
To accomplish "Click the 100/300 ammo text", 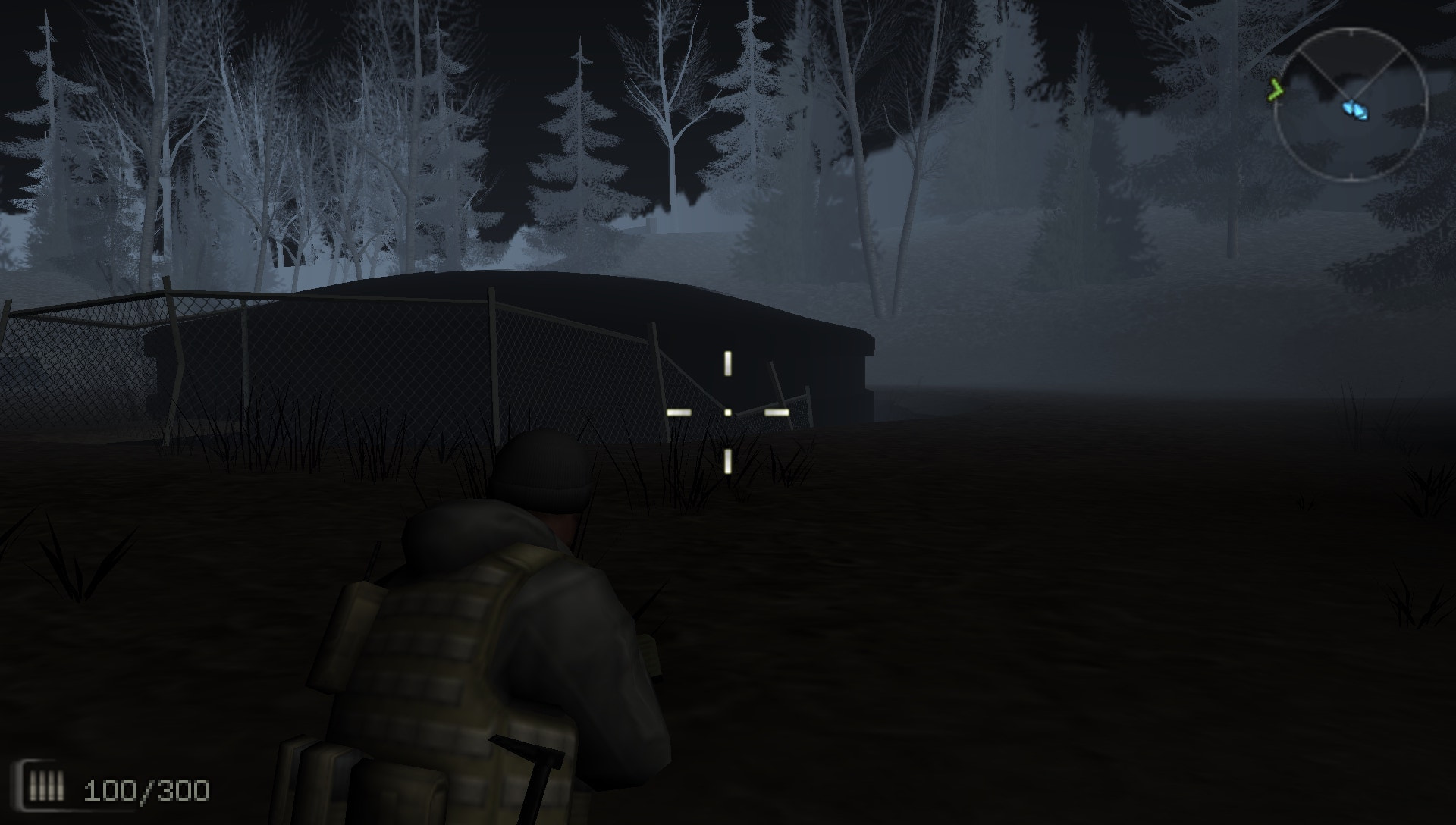I will (146, 789).
